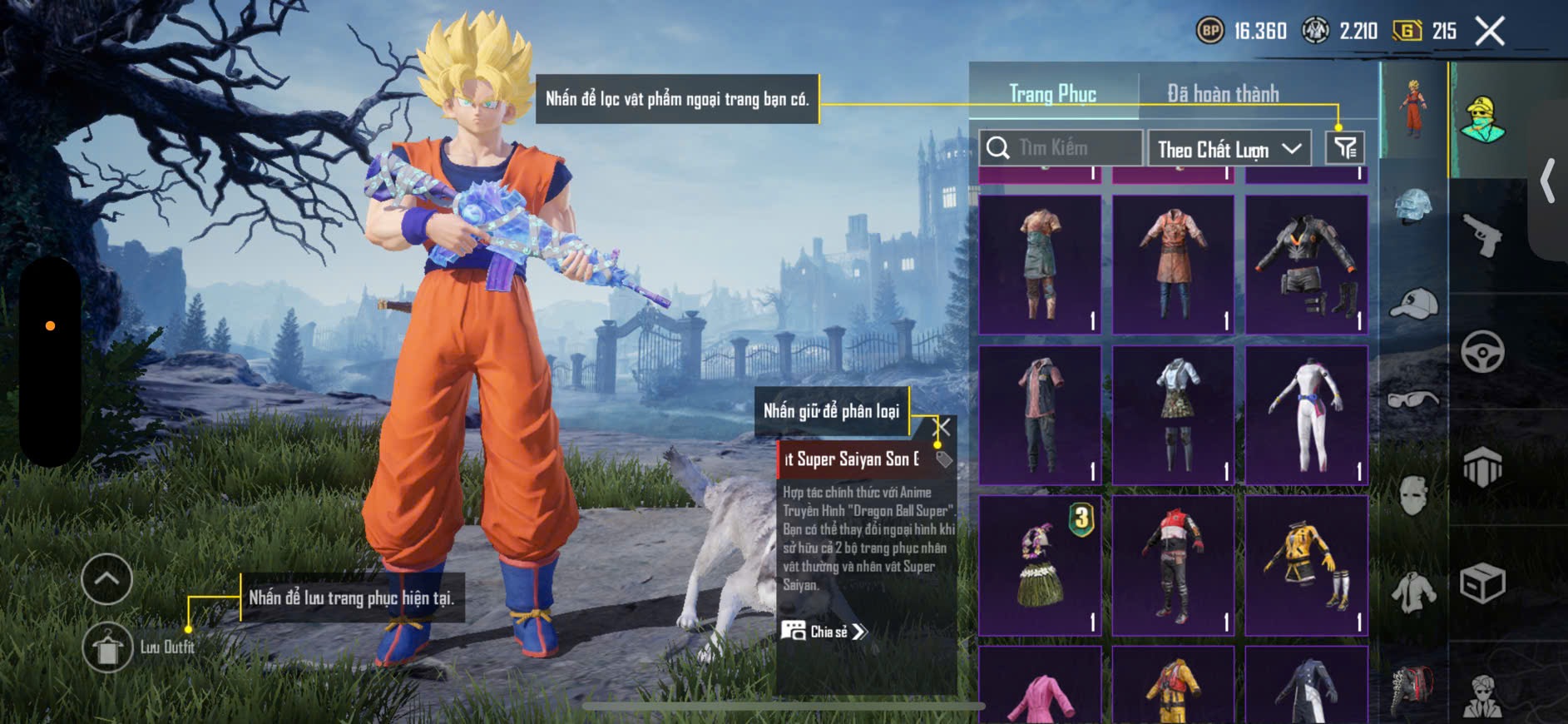Choose the grass skirt outfit with badge 3

pos(1040,566)
